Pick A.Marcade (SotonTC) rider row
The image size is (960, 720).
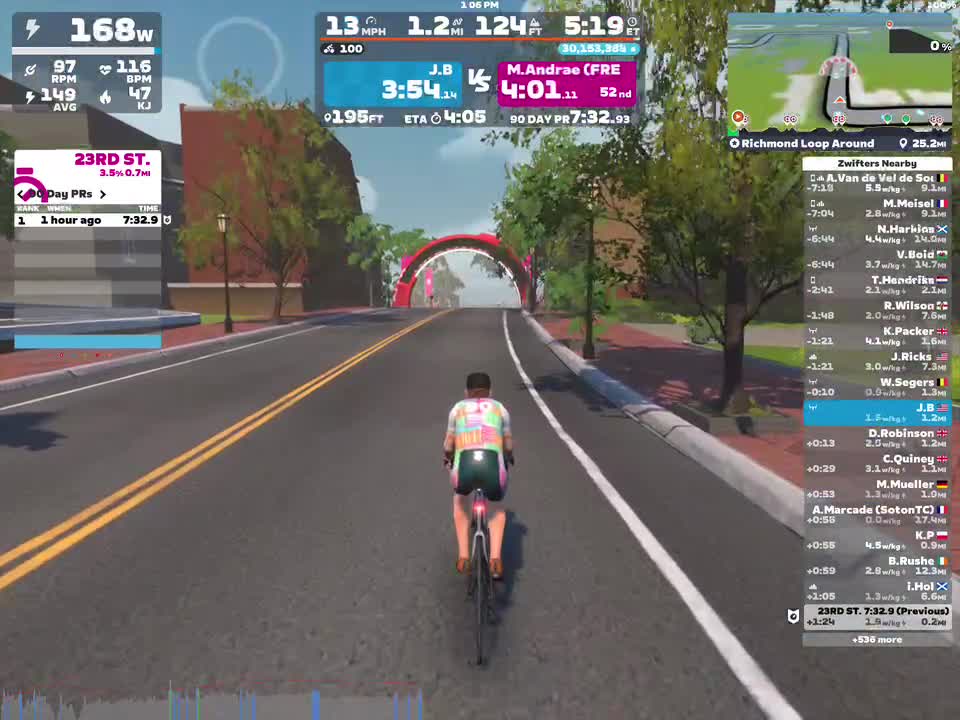[x=877, y=515]
